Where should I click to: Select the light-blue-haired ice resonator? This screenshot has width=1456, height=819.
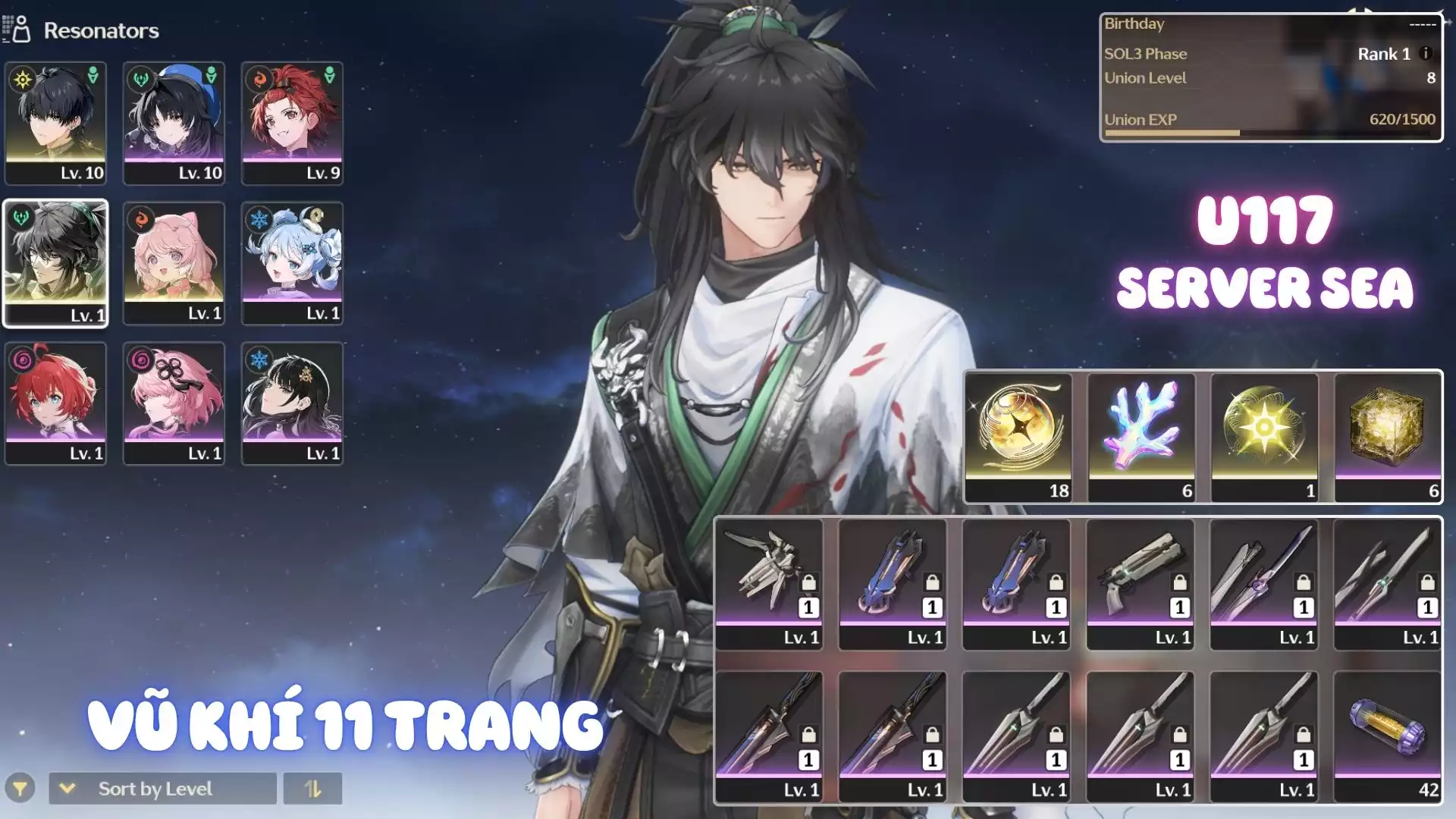[x=292, y=263]
